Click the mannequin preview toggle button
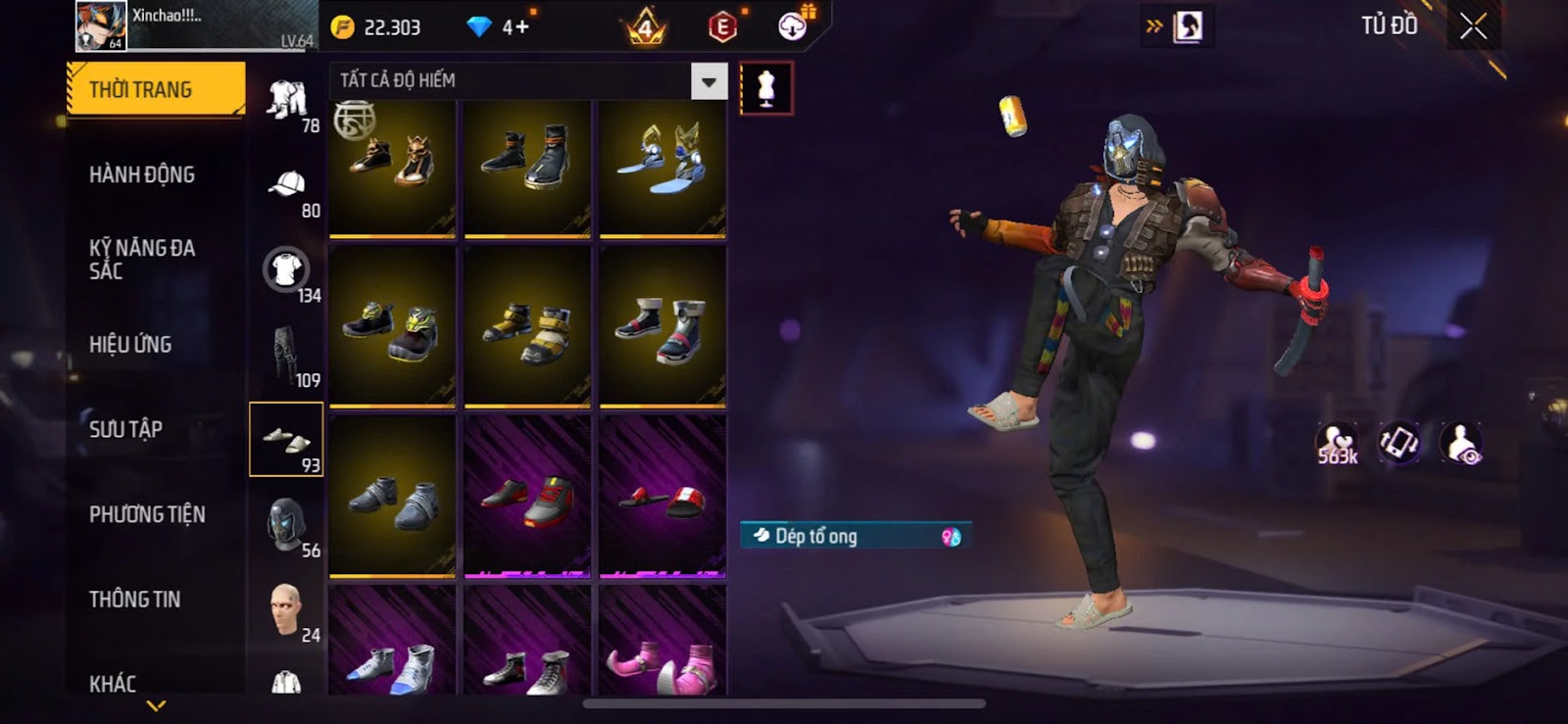 click(766, 89)
